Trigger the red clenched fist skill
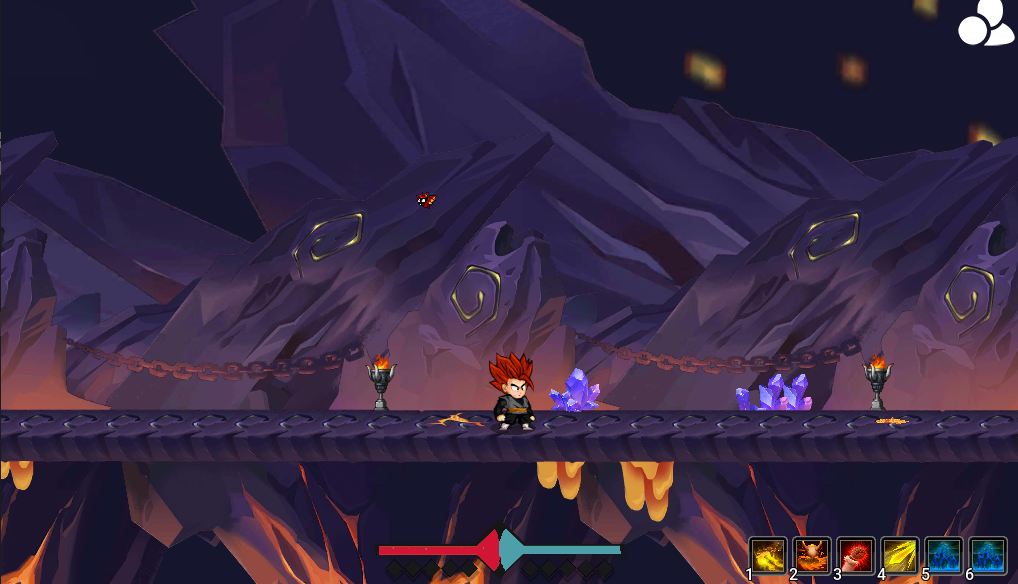The width and height of the screenshot is (1018, 584). point(856,555)
